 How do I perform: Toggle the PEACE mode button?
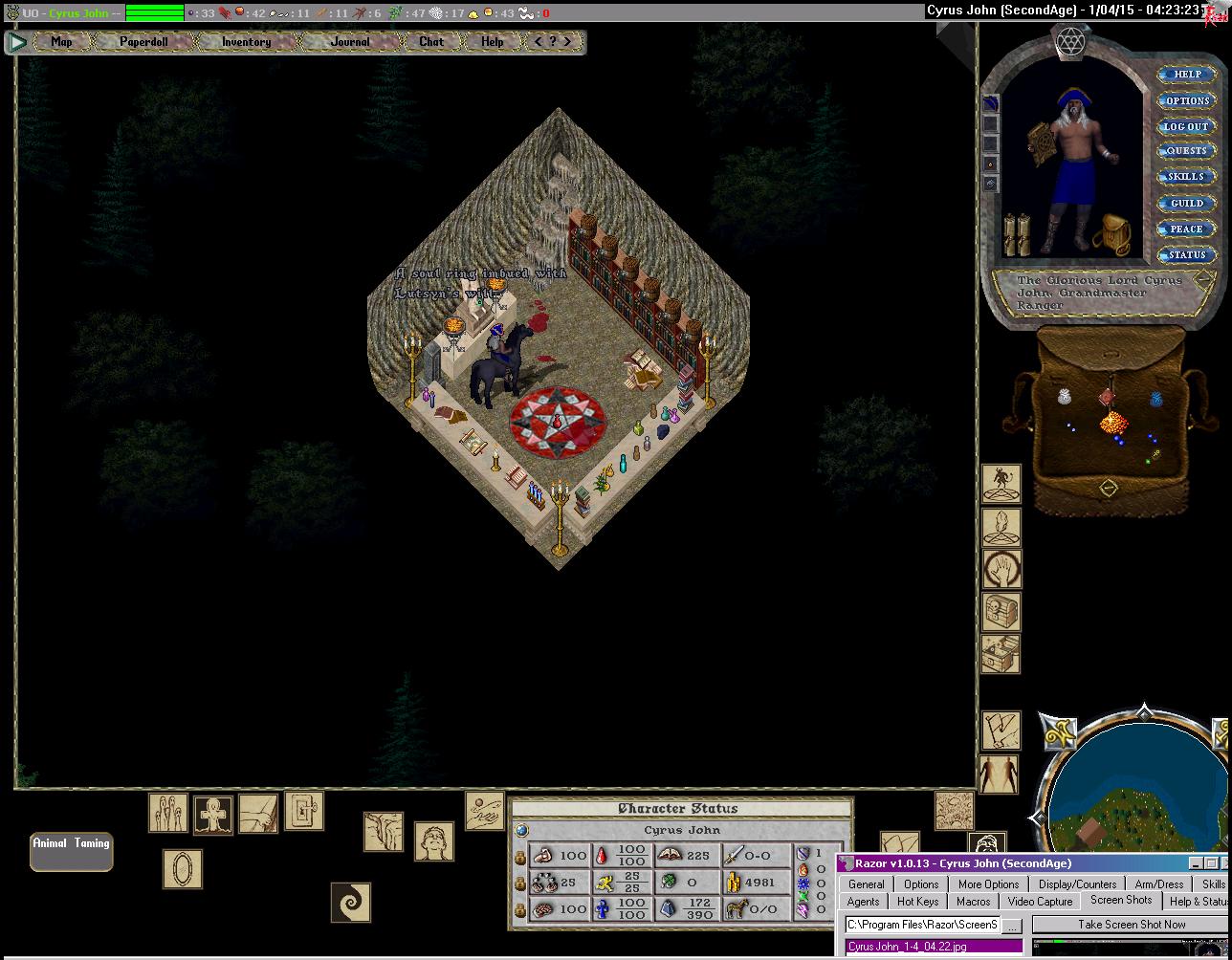(1186, 229)
